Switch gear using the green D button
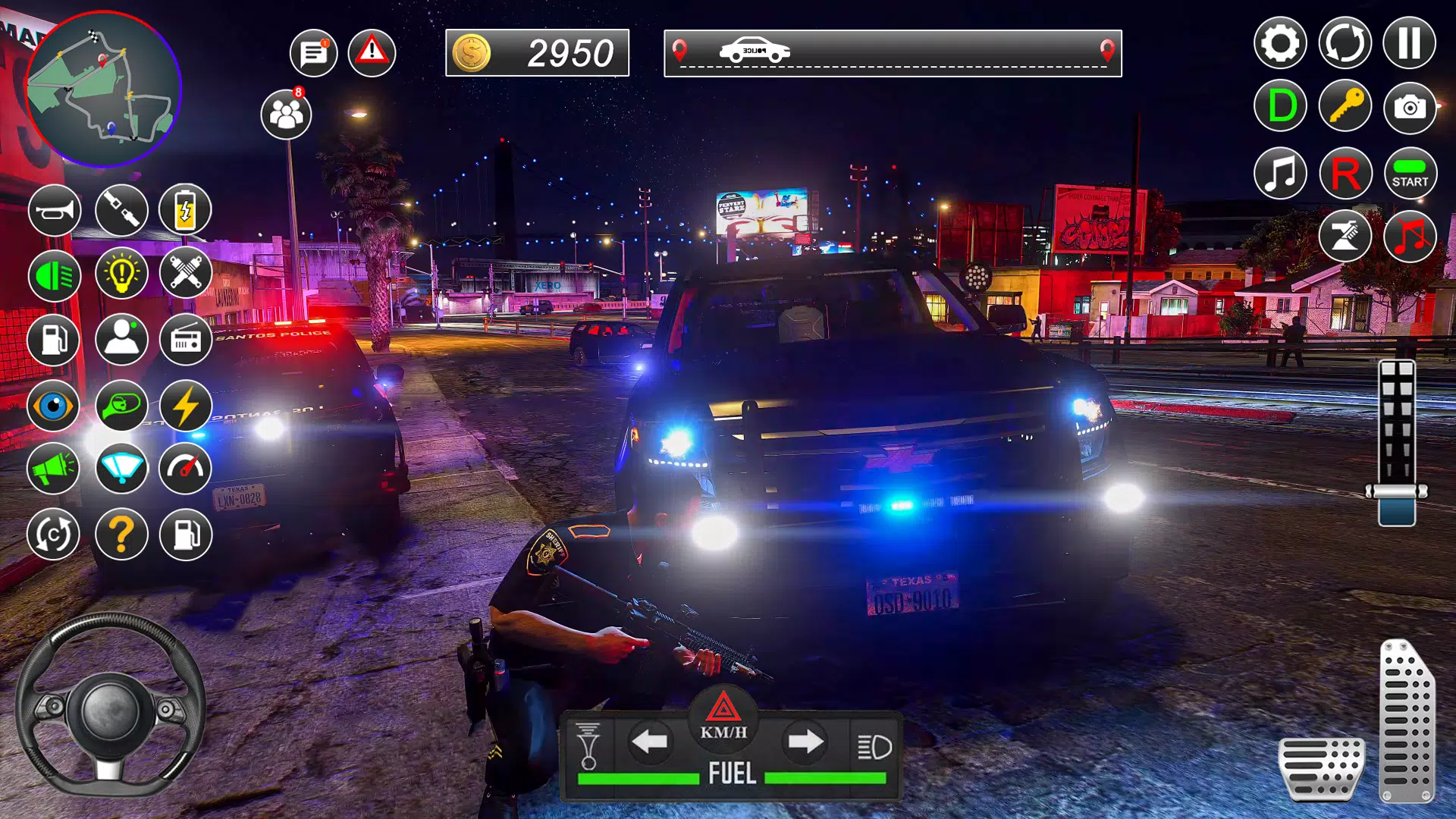 click(1280, 106)
